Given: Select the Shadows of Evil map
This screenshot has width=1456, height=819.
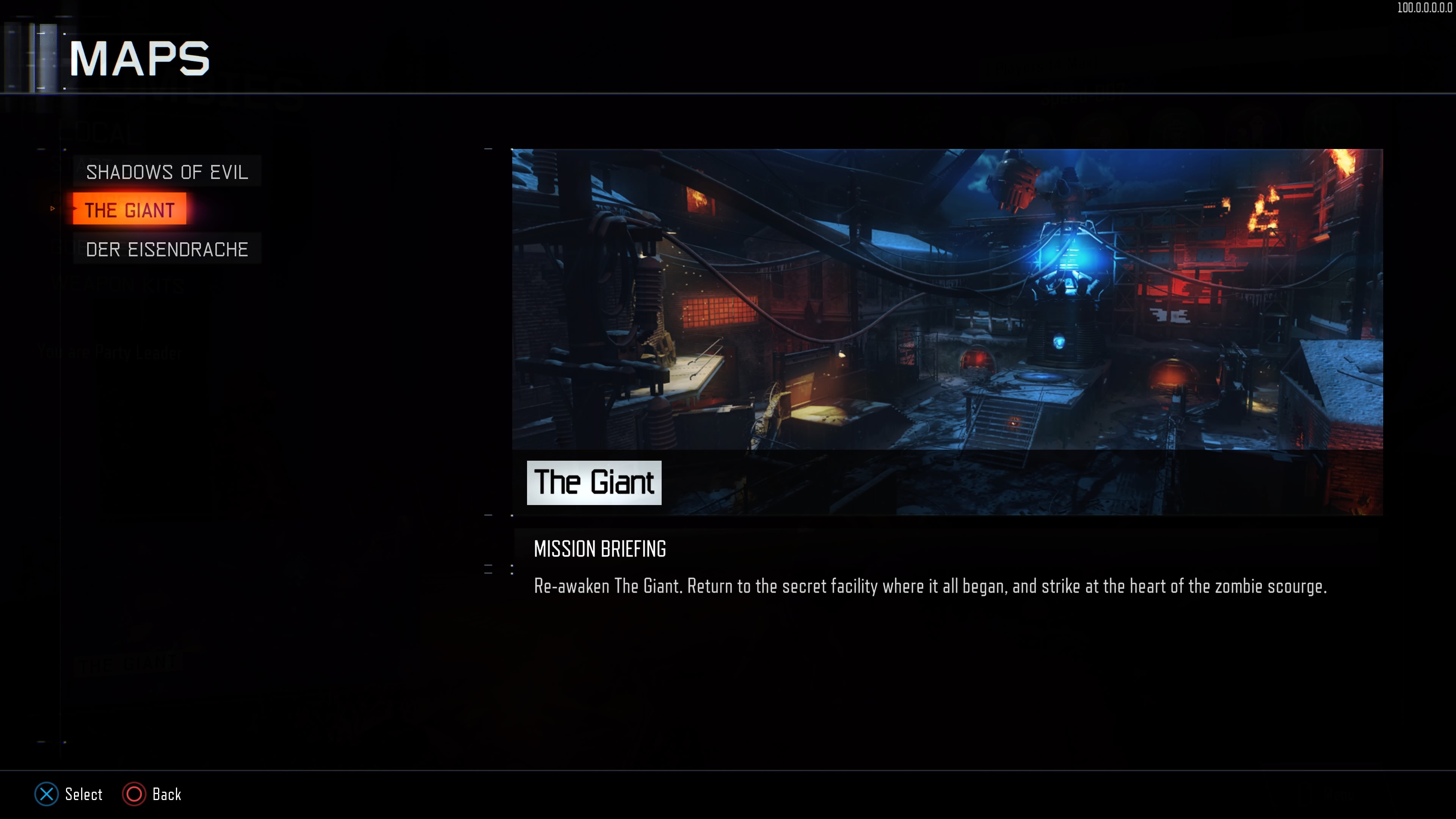Looking at the screenshot, I should point(167,172).
